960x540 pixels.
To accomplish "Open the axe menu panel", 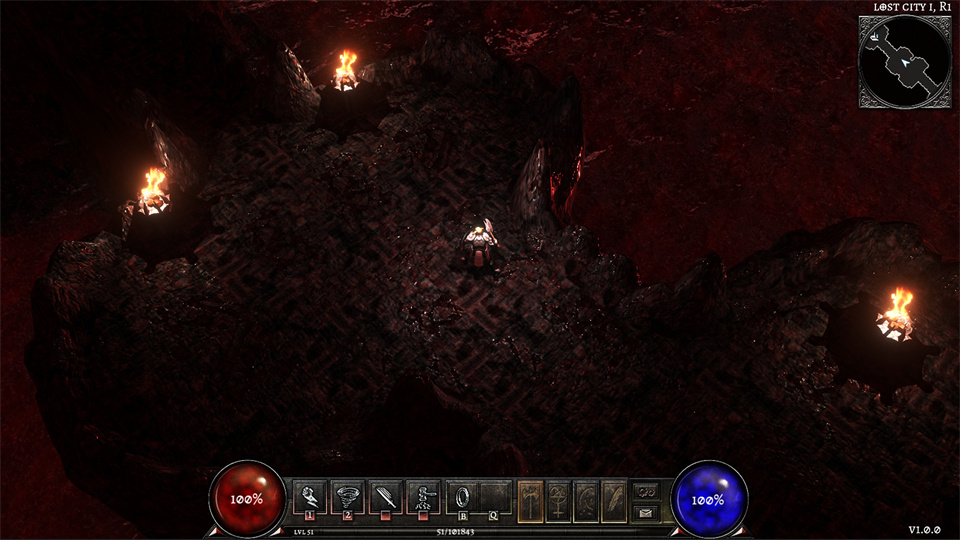I will pyautogui.click(x=531, y=498).
